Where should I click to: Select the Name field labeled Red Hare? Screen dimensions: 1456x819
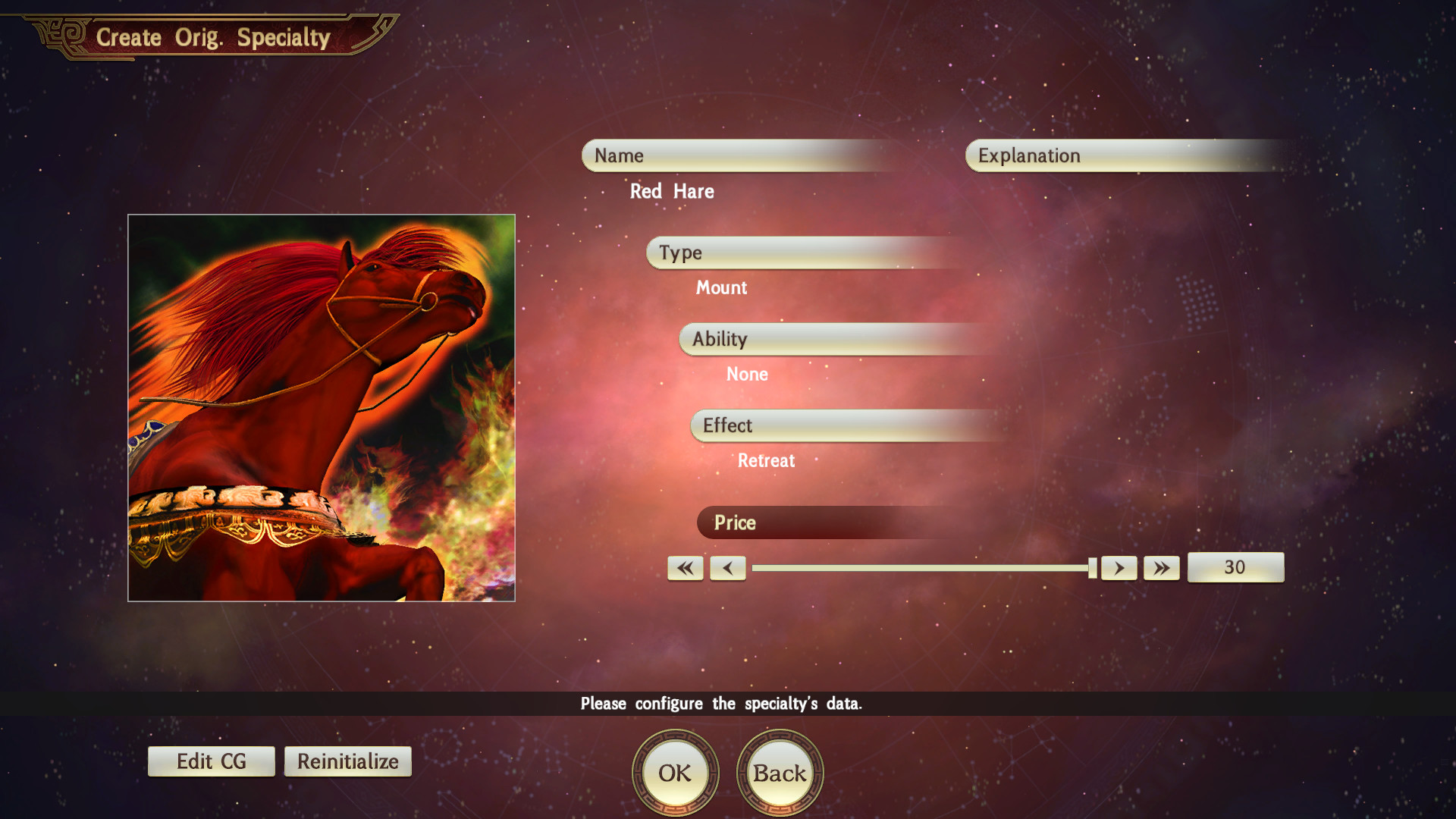click(x=736, y=155)
